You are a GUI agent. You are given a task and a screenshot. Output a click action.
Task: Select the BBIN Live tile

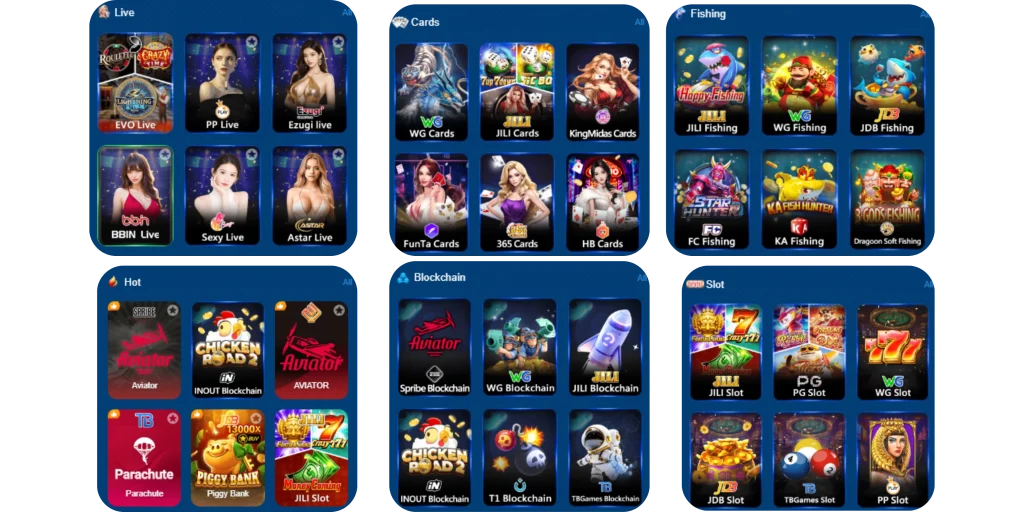coord(135,196)
